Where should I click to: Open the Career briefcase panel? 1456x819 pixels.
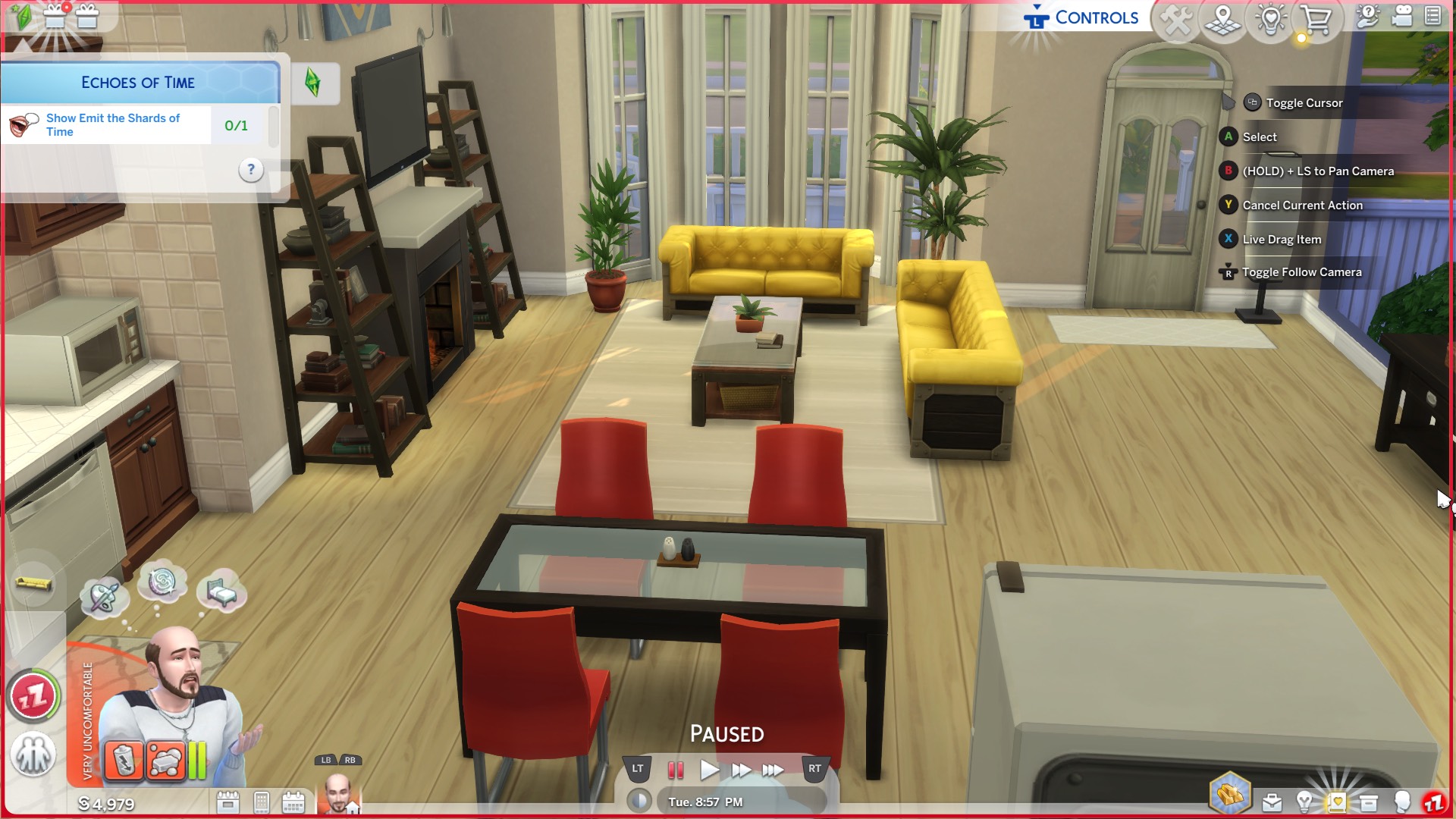[1272, 802]
